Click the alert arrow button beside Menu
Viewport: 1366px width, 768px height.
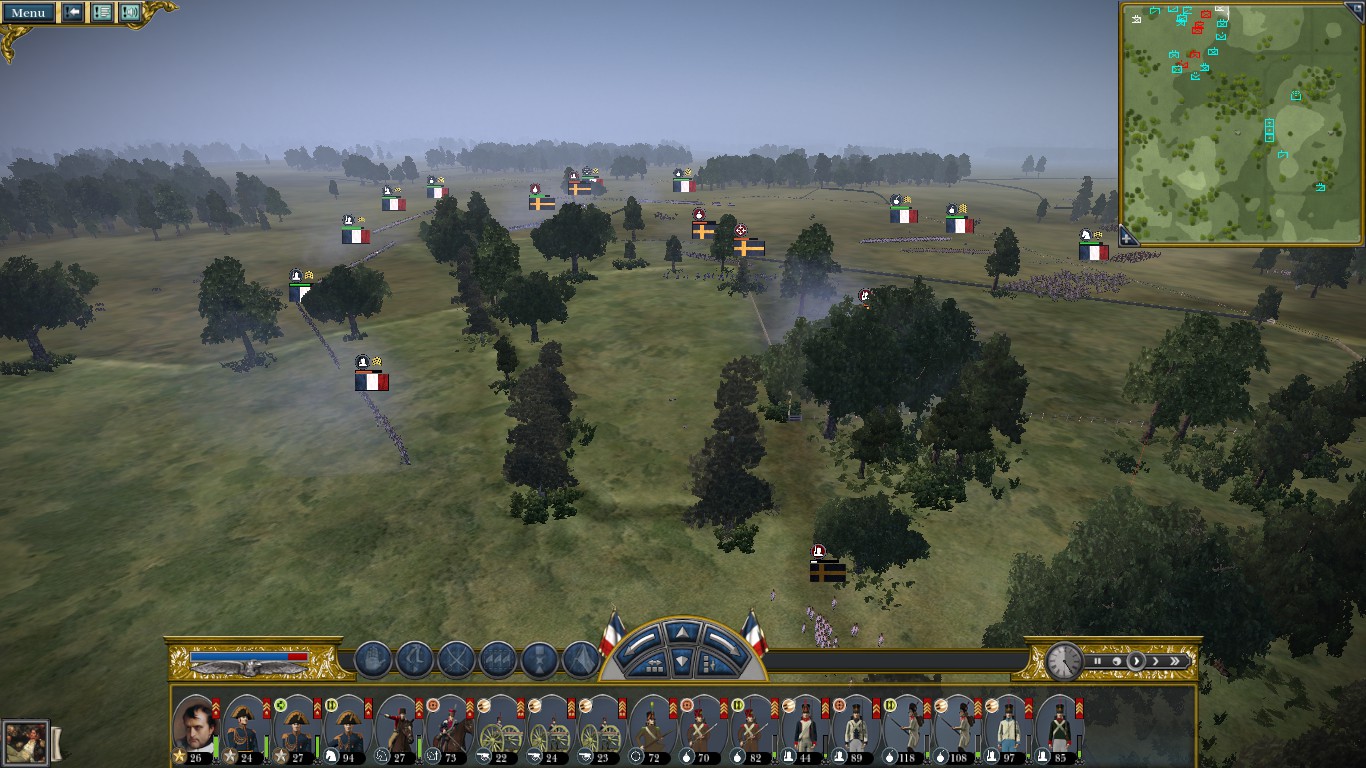pos(73,13)
